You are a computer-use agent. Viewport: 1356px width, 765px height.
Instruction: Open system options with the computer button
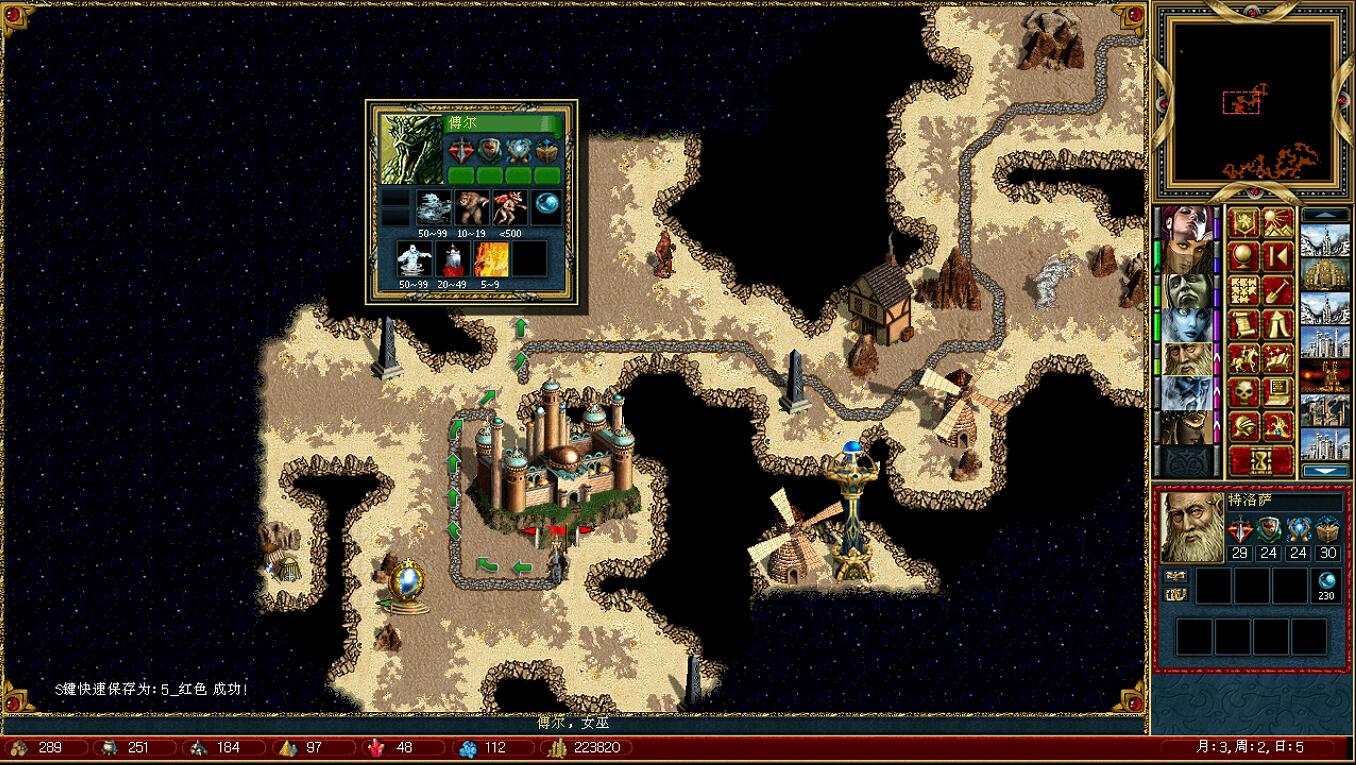click(1278, 393)
